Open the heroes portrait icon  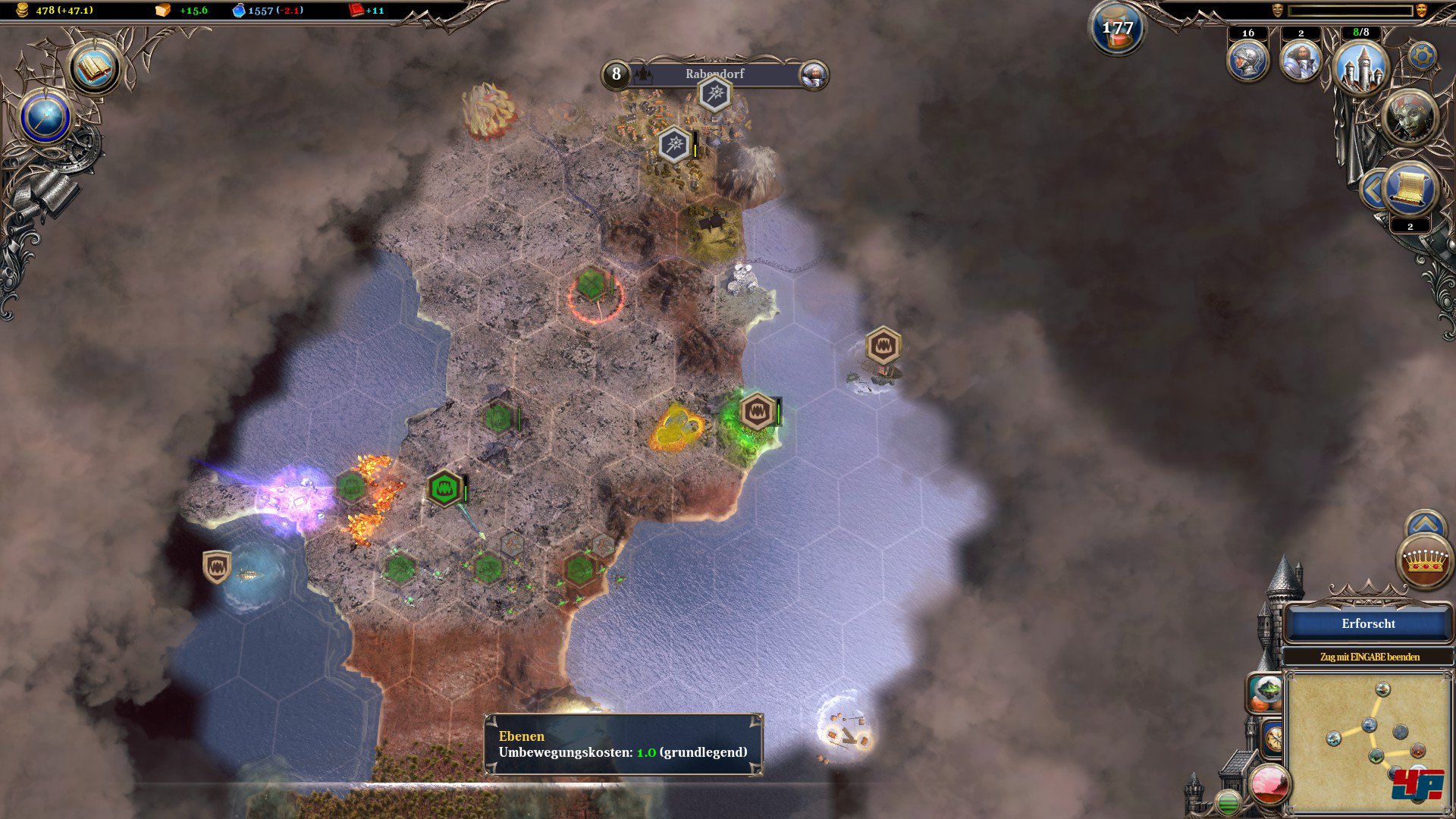[1301, 61]
